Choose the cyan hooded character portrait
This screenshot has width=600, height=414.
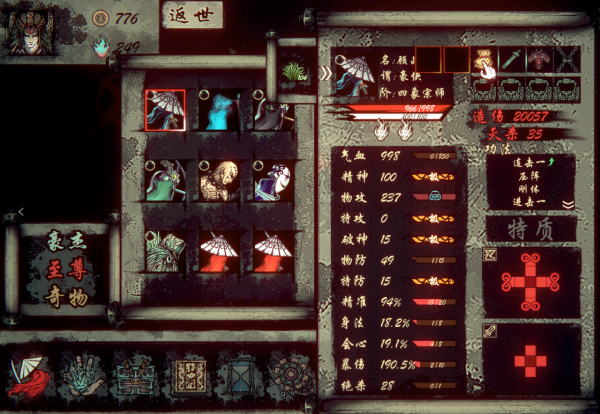219,109
